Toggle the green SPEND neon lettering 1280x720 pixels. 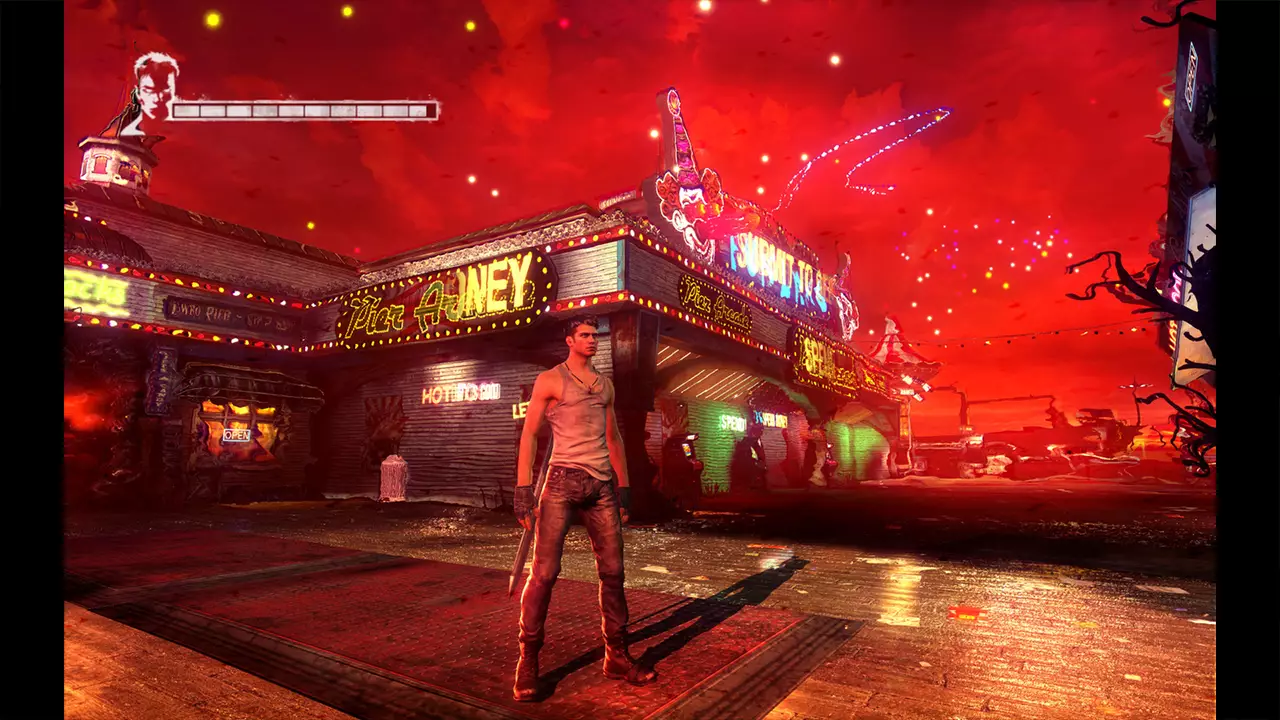coord(731,419)
